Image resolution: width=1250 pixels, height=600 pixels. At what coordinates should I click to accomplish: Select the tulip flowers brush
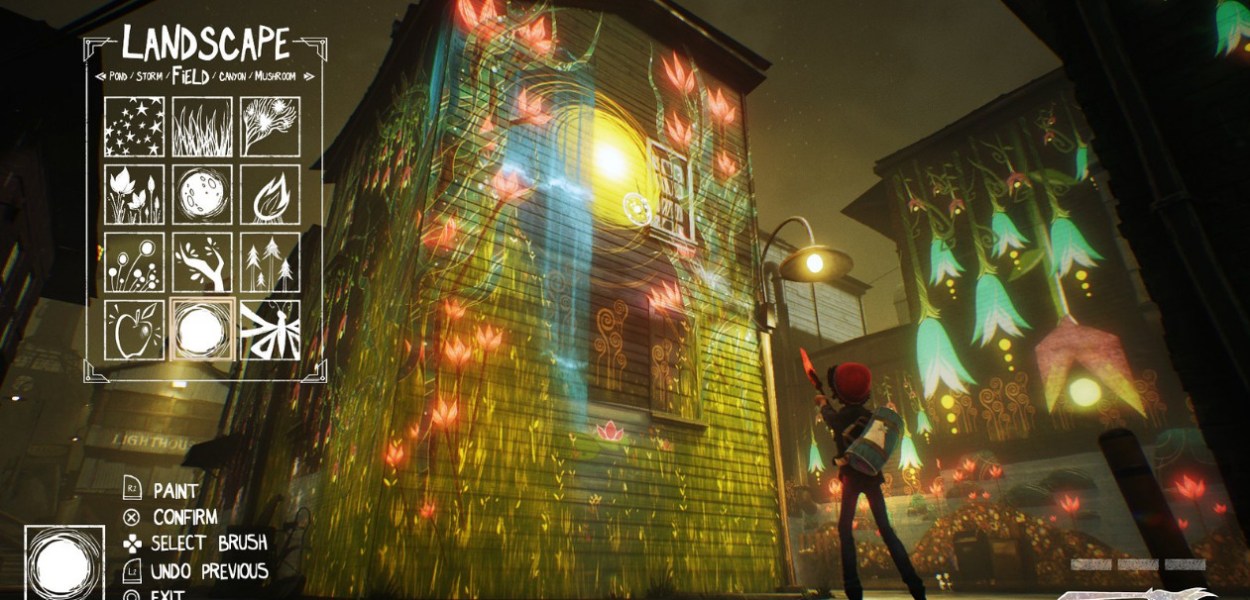134,195
